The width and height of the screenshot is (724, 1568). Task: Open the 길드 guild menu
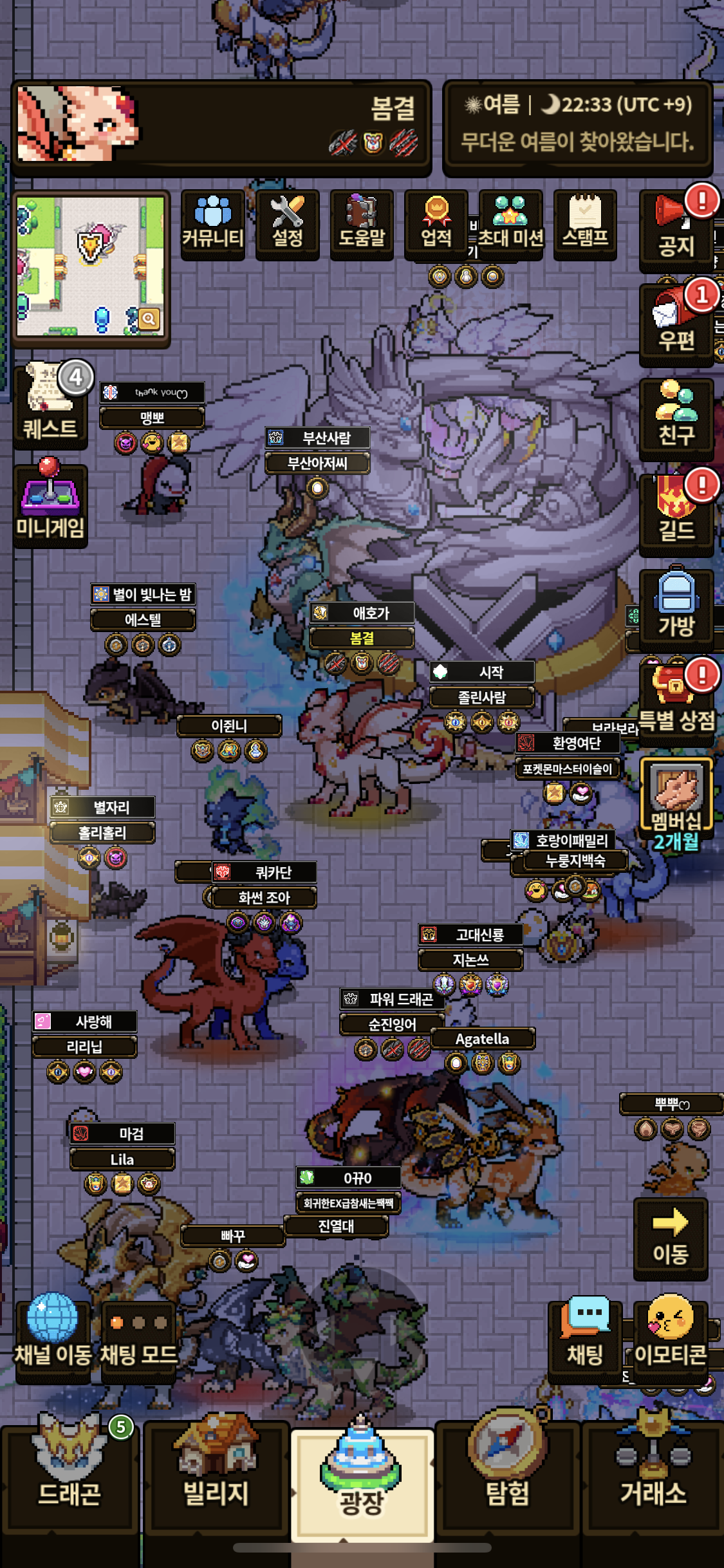pos(676,514)
